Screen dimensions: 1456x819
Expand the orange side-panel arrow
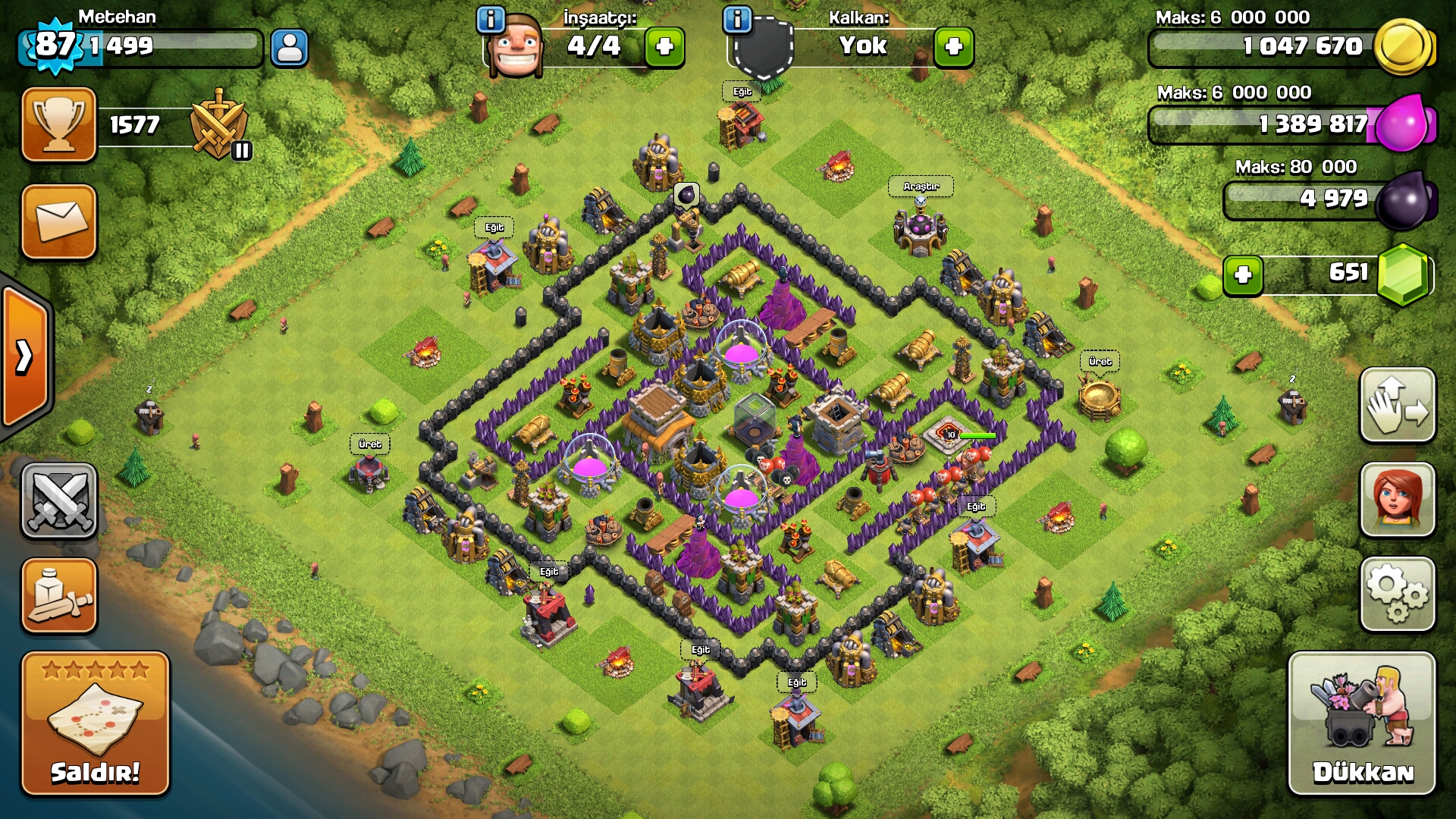24,356
